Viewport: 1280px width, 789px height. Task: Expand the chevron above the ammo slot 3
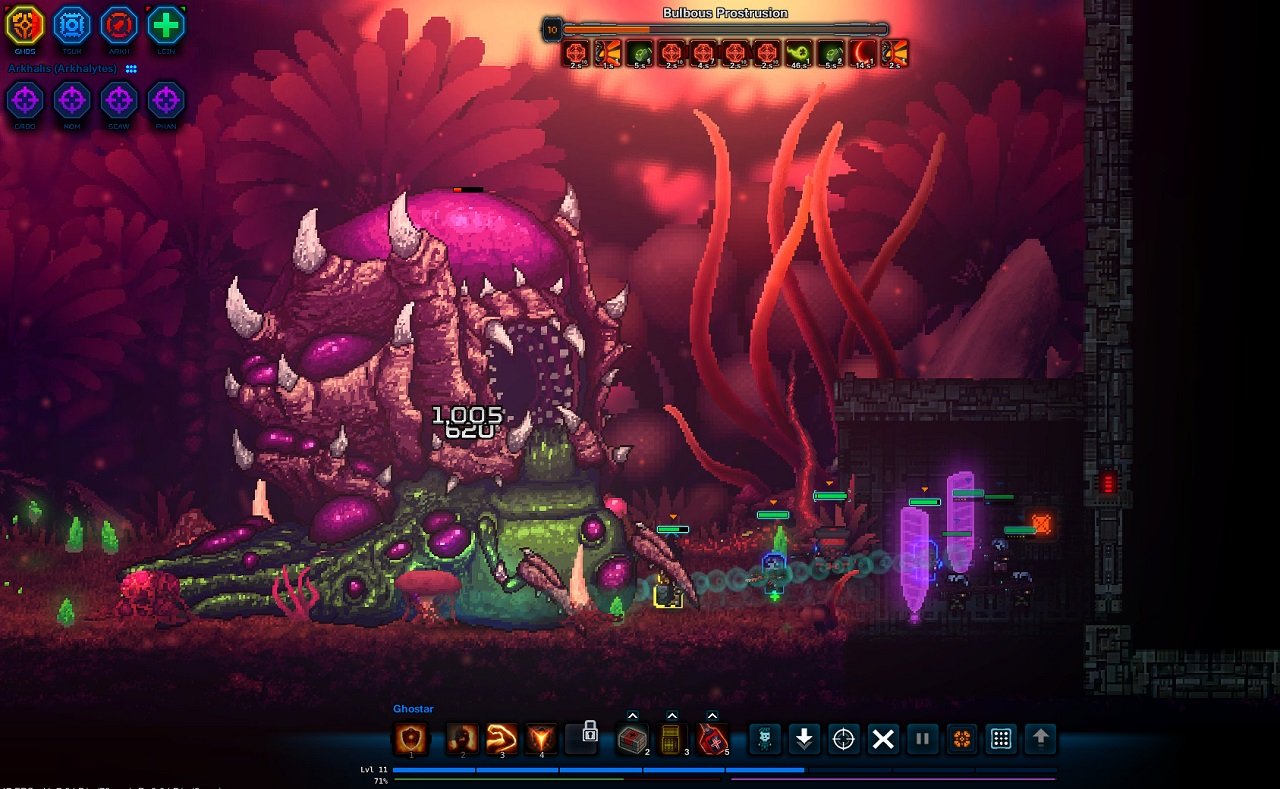(672, 715)
